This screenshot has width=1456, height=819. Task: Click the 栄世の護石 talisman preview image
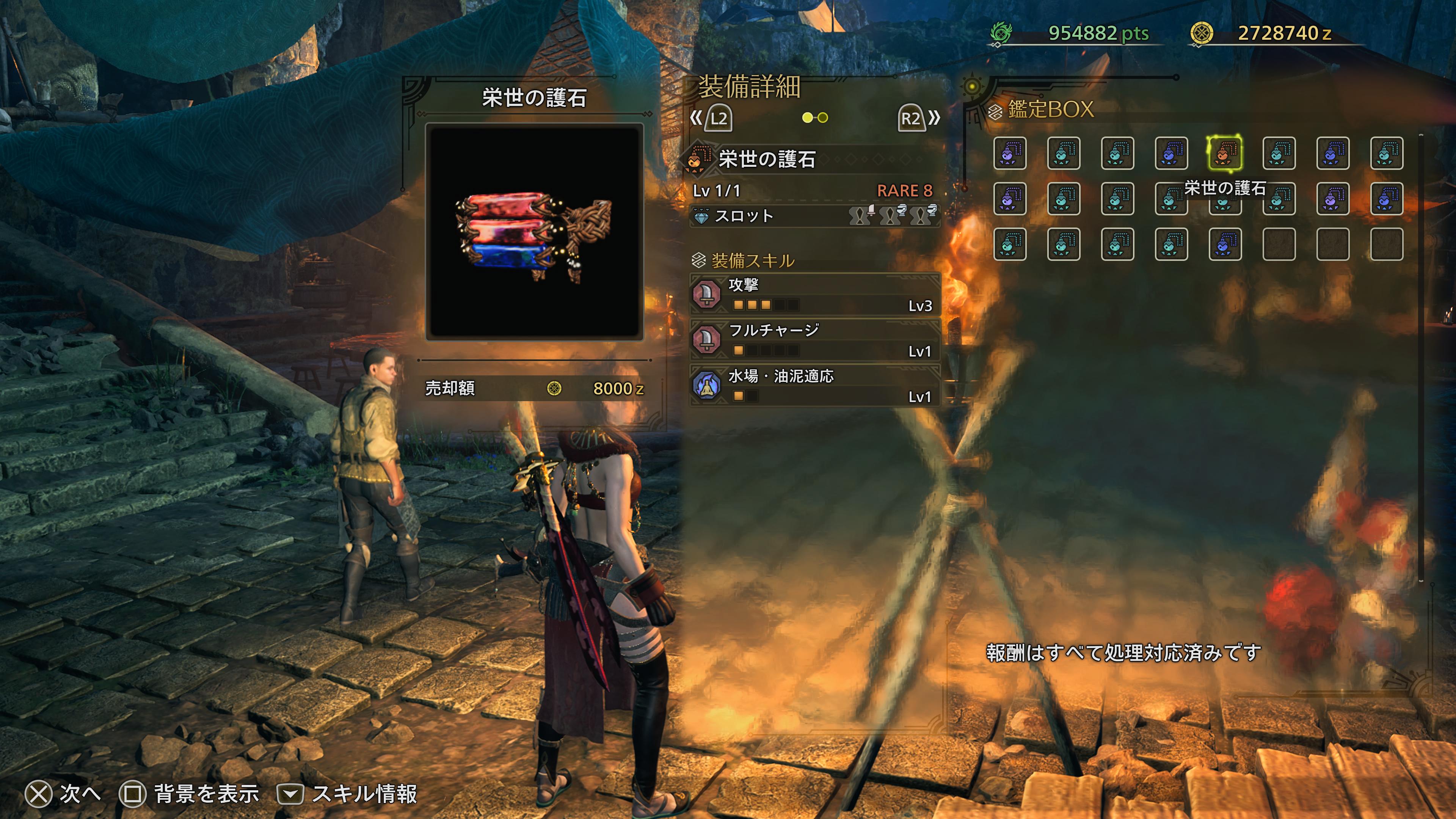534,232
